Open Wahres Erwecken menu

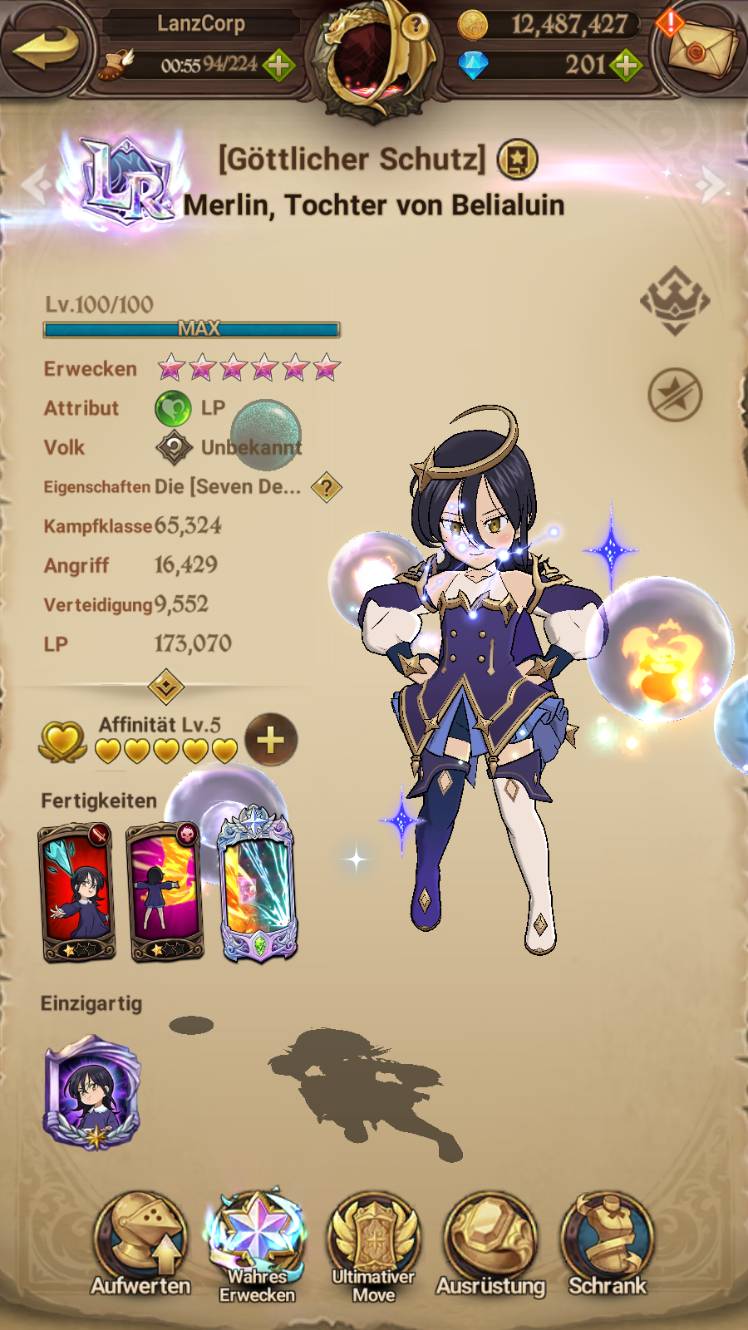point(257,1245)
